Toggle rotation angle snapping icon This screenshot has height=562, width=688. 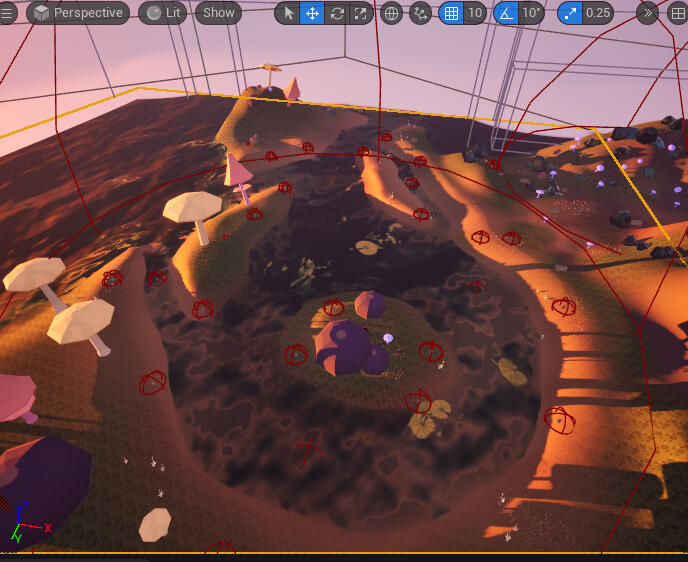point(506,13)
